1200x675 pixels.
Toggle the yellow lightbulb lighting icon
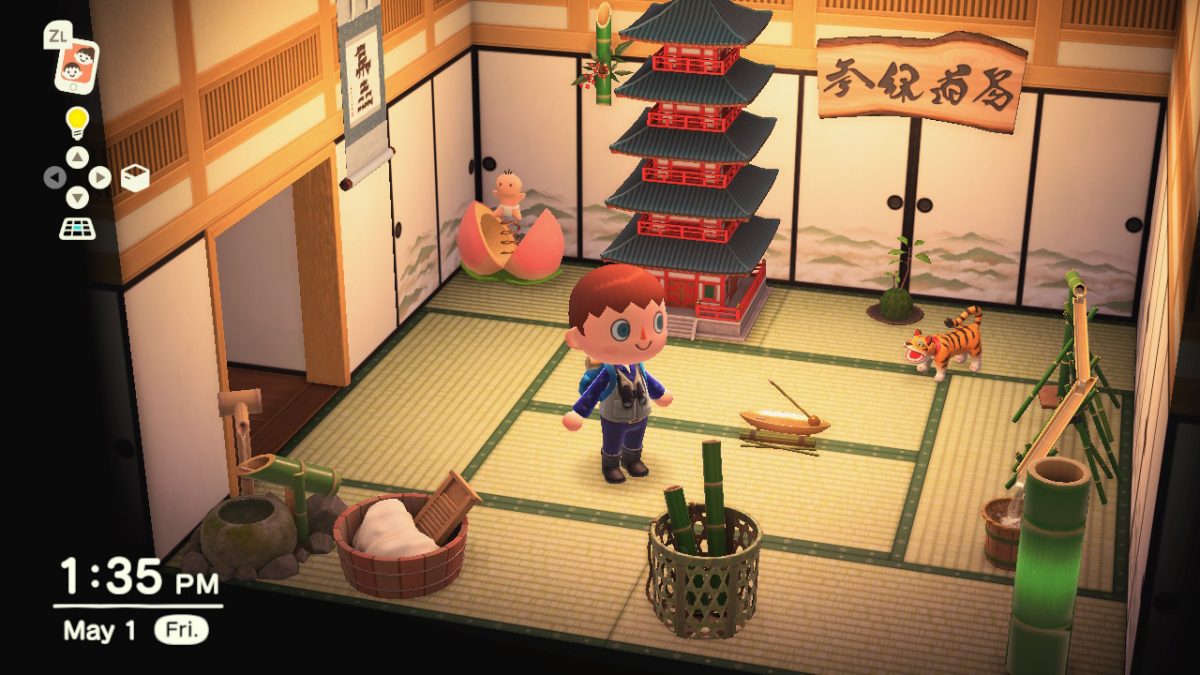(x=77, y=123)
